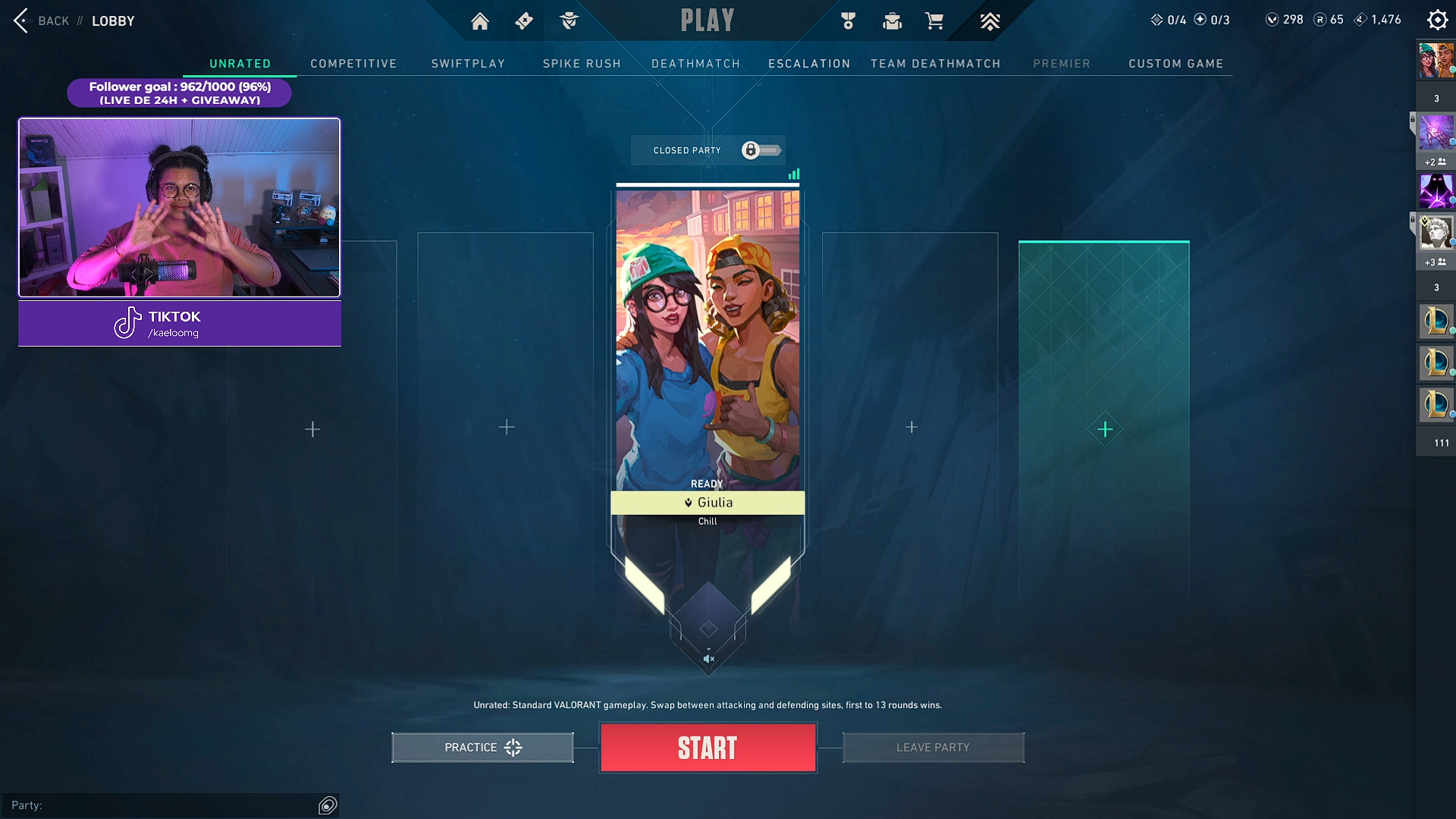Screen dimensions: 1456x819
Task: Select the Escalation tab
Action: pyautogui.click(x=809, y=64)
